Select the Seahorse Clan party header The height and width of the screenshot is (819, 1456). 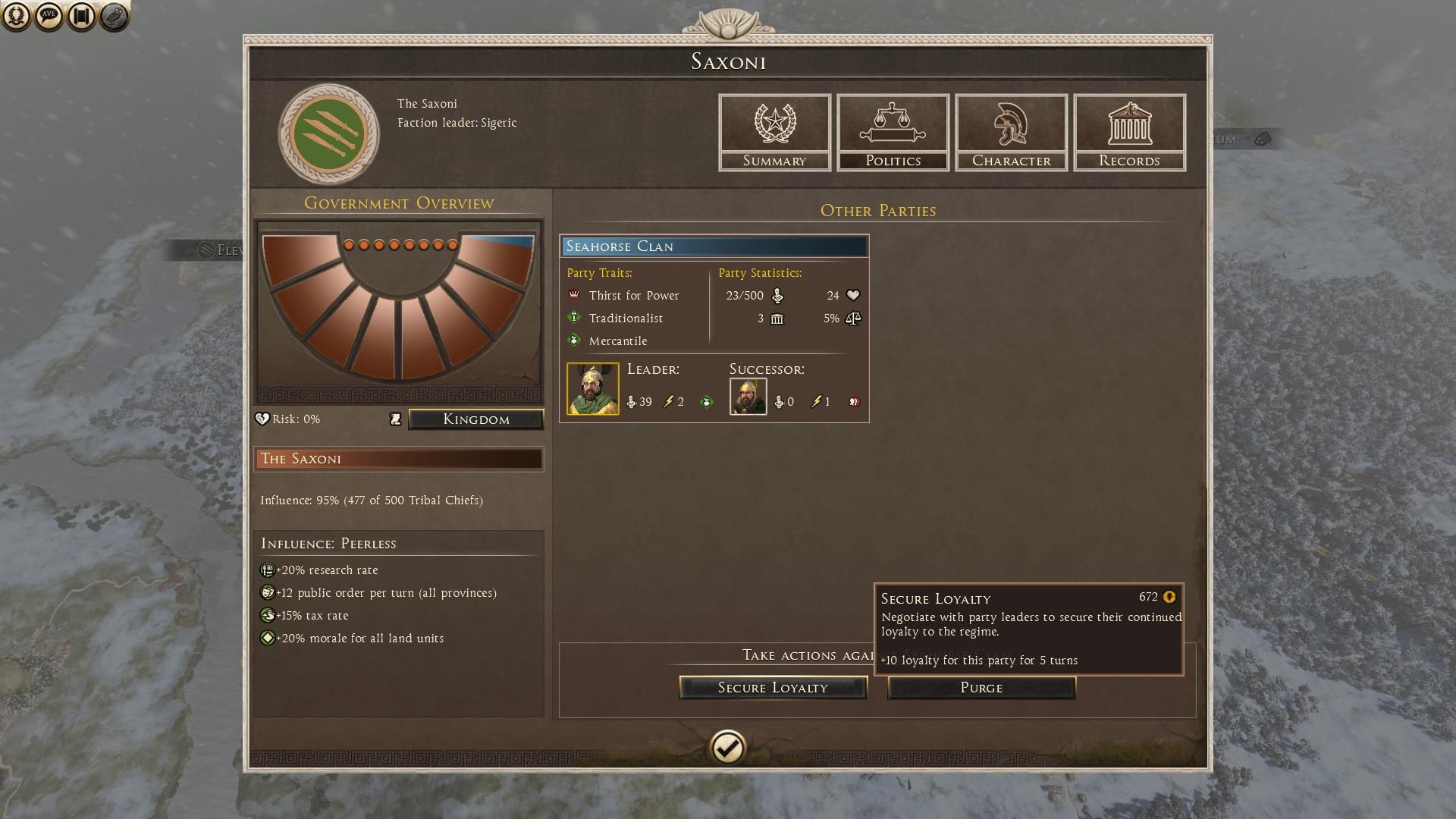click(x=714, y=246)
